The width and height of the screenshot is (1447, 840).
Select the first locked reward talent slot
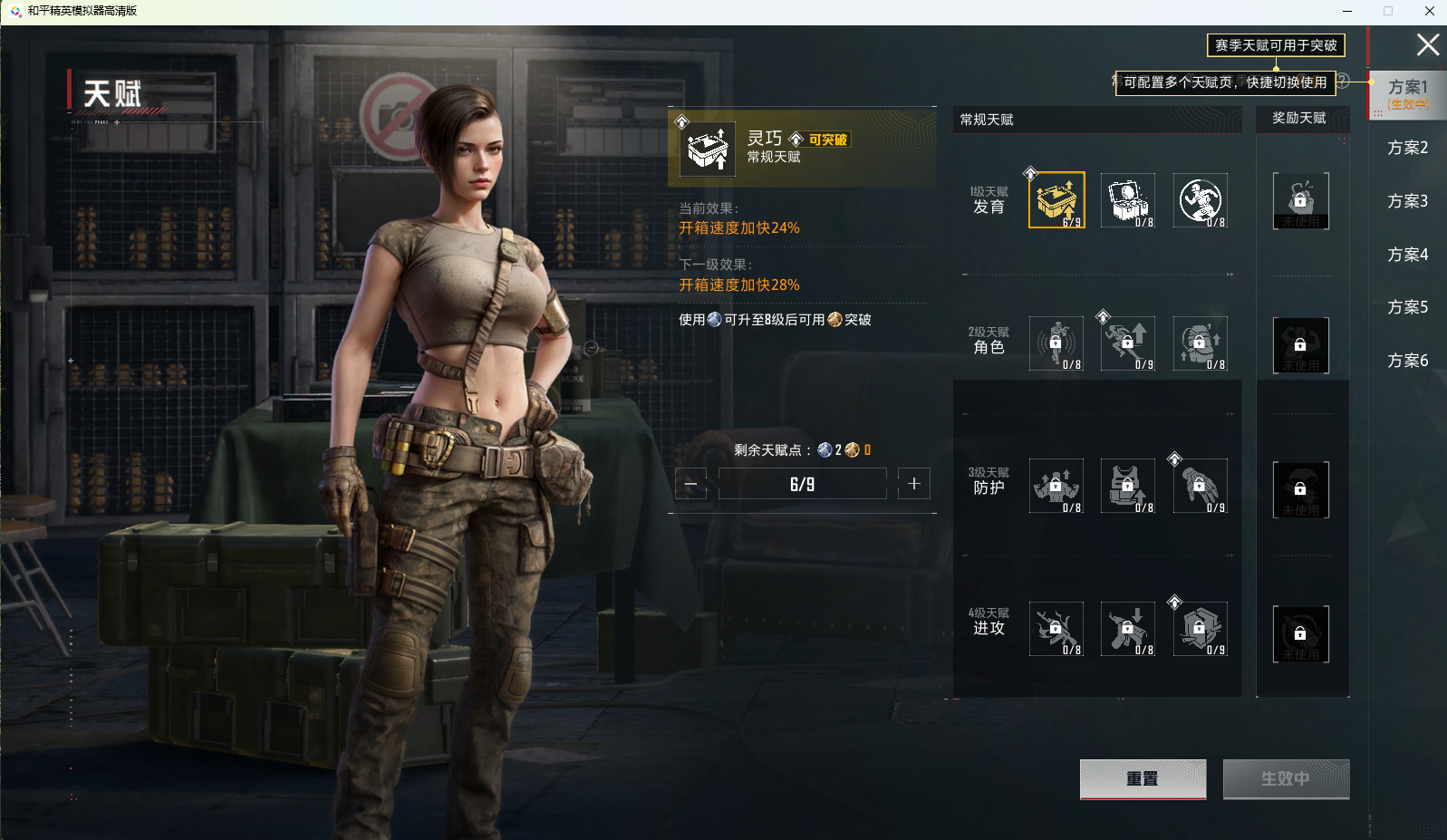pos(1300,200)
